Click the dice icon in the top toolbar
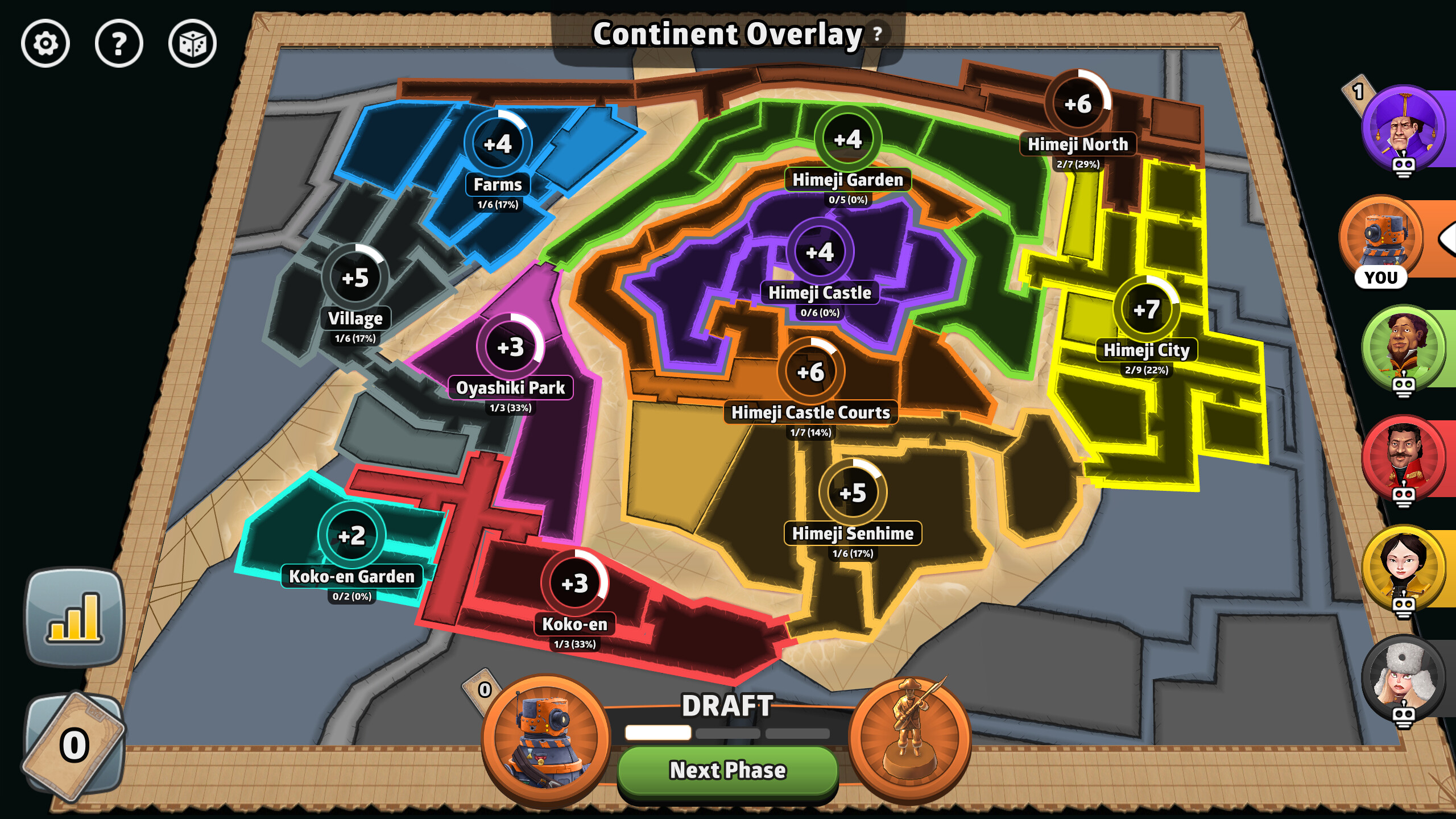 point(193,43)
